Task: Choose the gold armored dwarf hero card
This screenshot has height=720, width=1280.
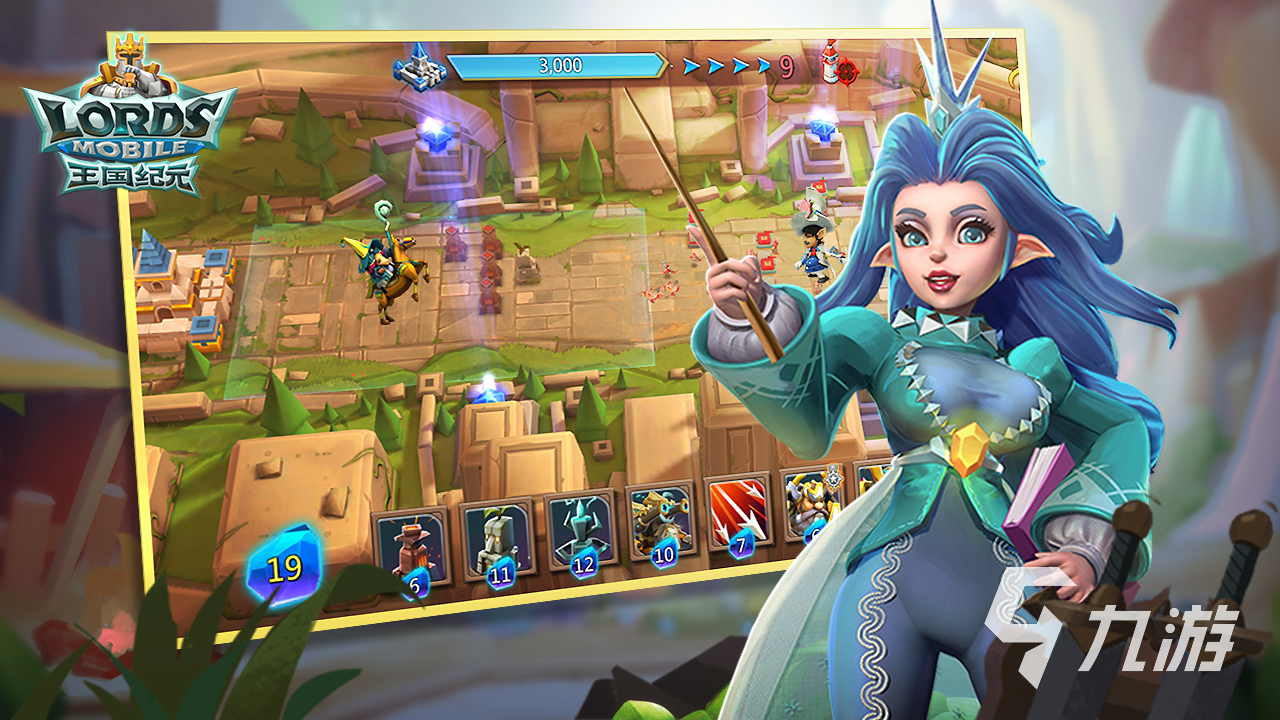Action: click(x=808, y=505)
